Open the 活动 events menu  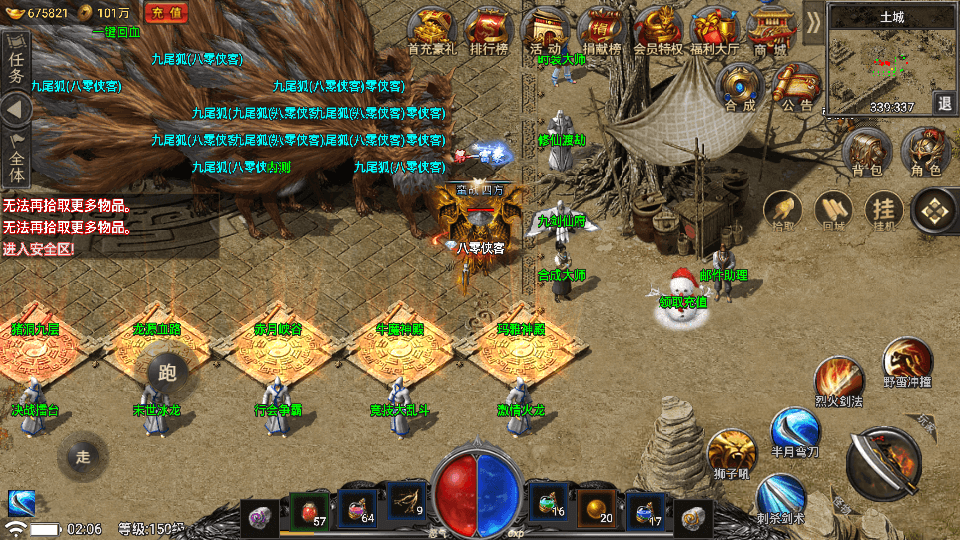(x=546, y=30)
